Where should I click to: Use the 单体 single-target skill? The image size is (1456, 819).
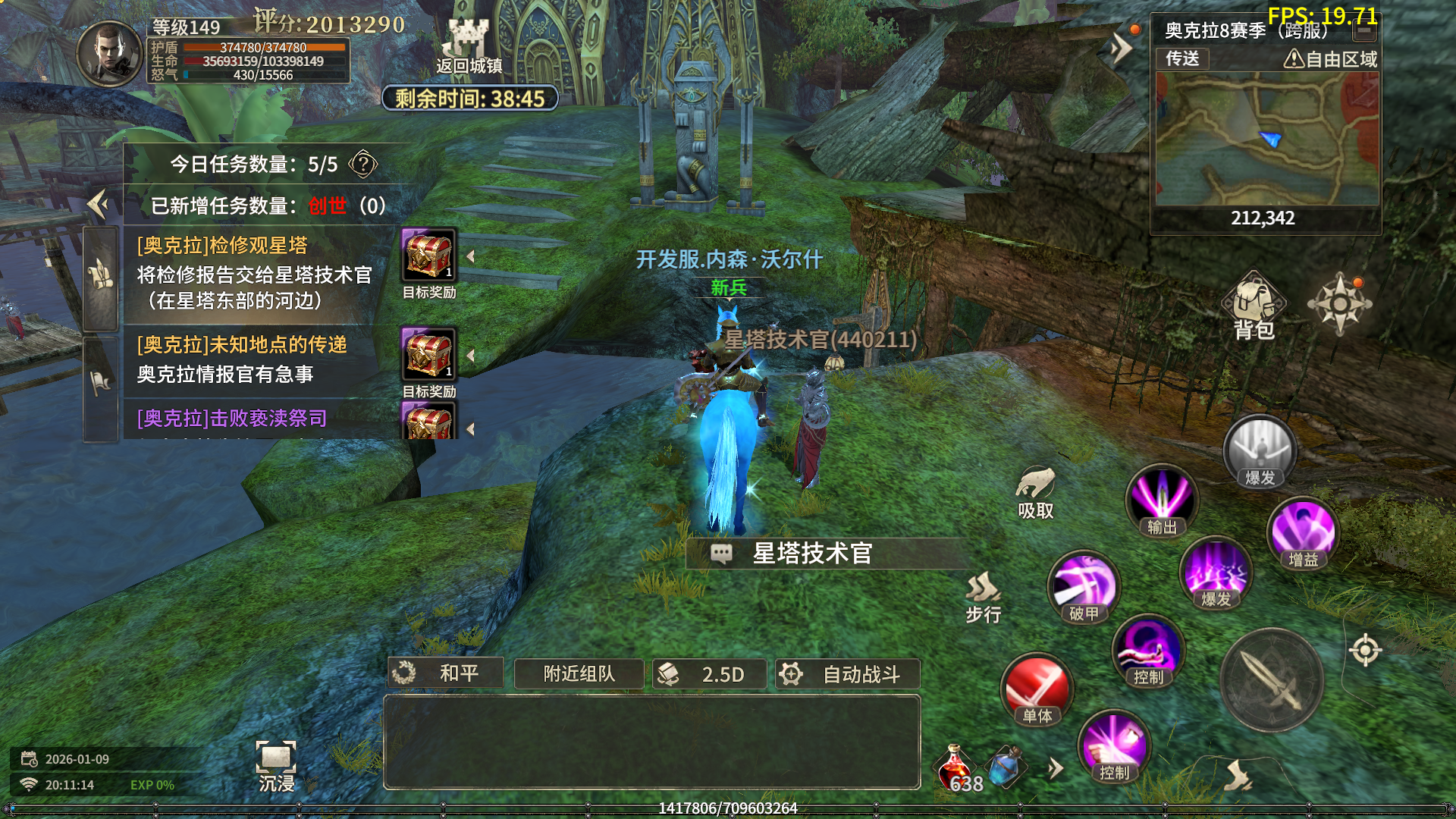[1037, 689]
